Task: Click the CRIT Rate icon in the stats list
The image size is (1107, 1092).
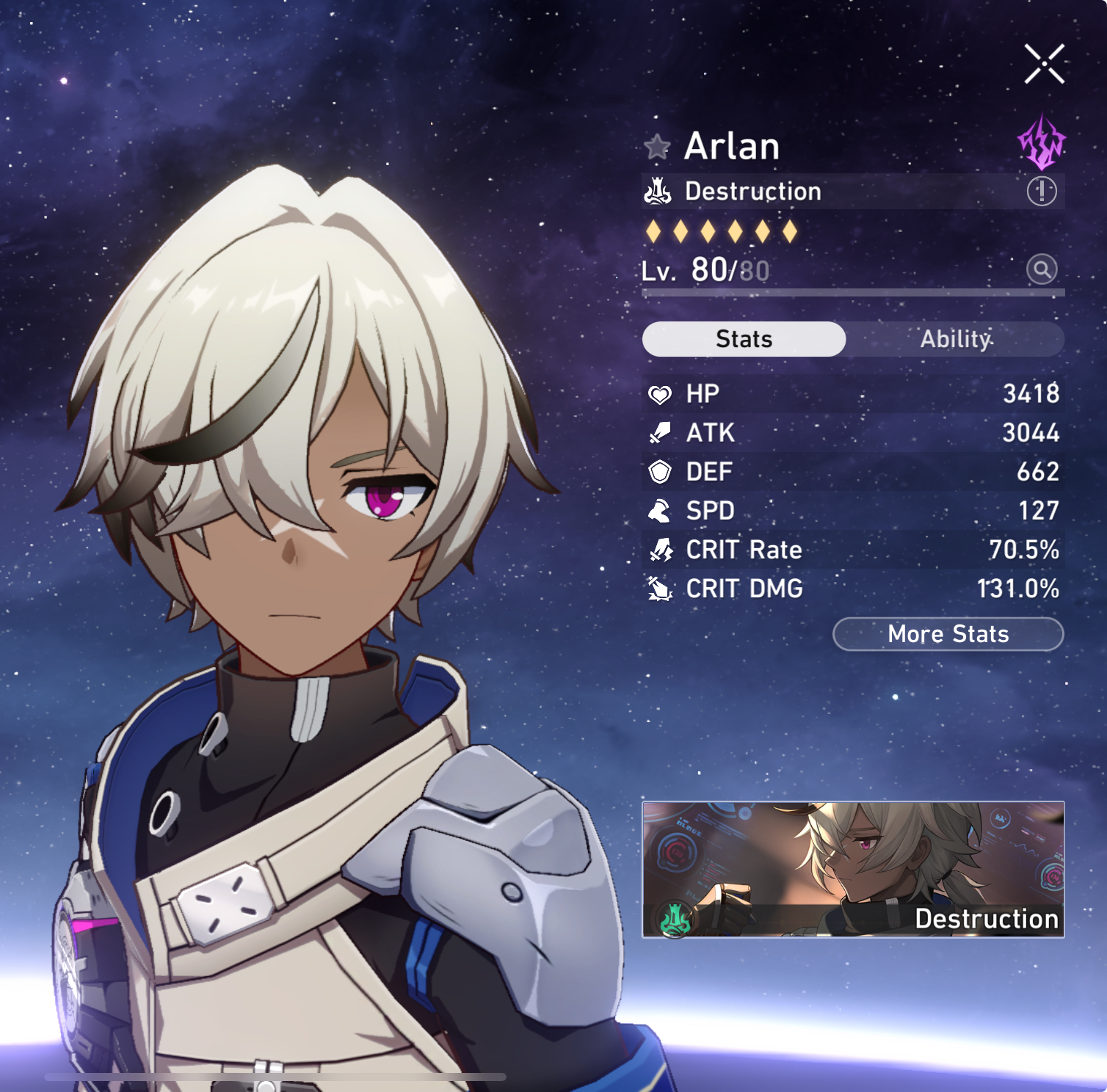Action: click(661, 550)
